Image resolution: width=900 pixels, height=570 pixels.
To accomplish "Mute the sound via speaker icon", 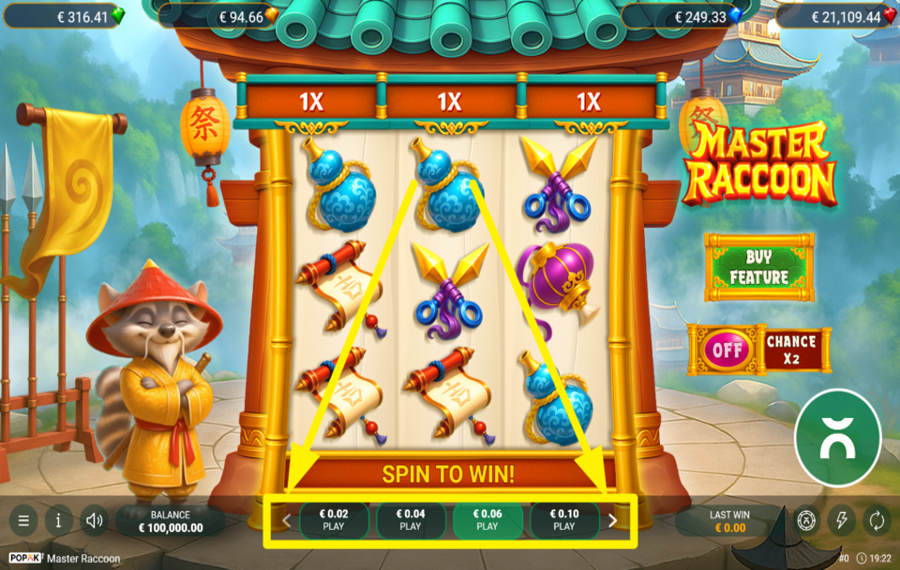I will point(95,520).
